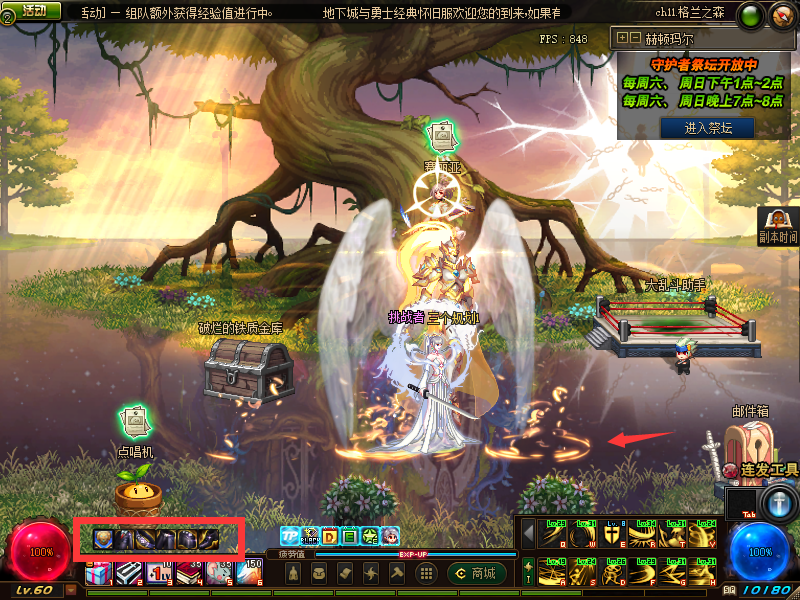Click the skill bar left arrow toggle
The image size is (800, 600).
[530, 535]
